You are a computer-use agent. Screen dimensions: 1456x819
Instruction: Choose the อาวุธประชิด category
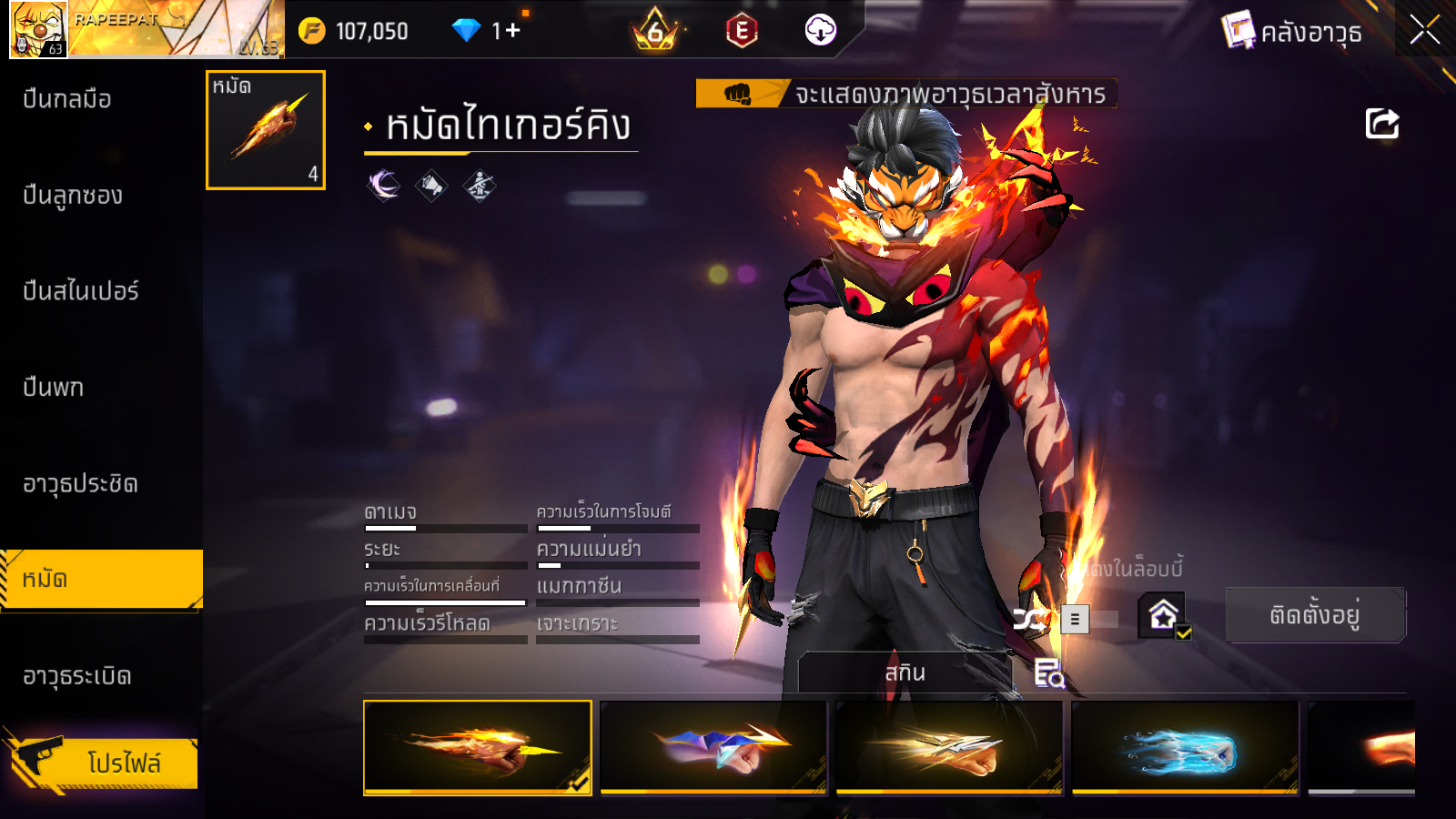pos(80,484)
